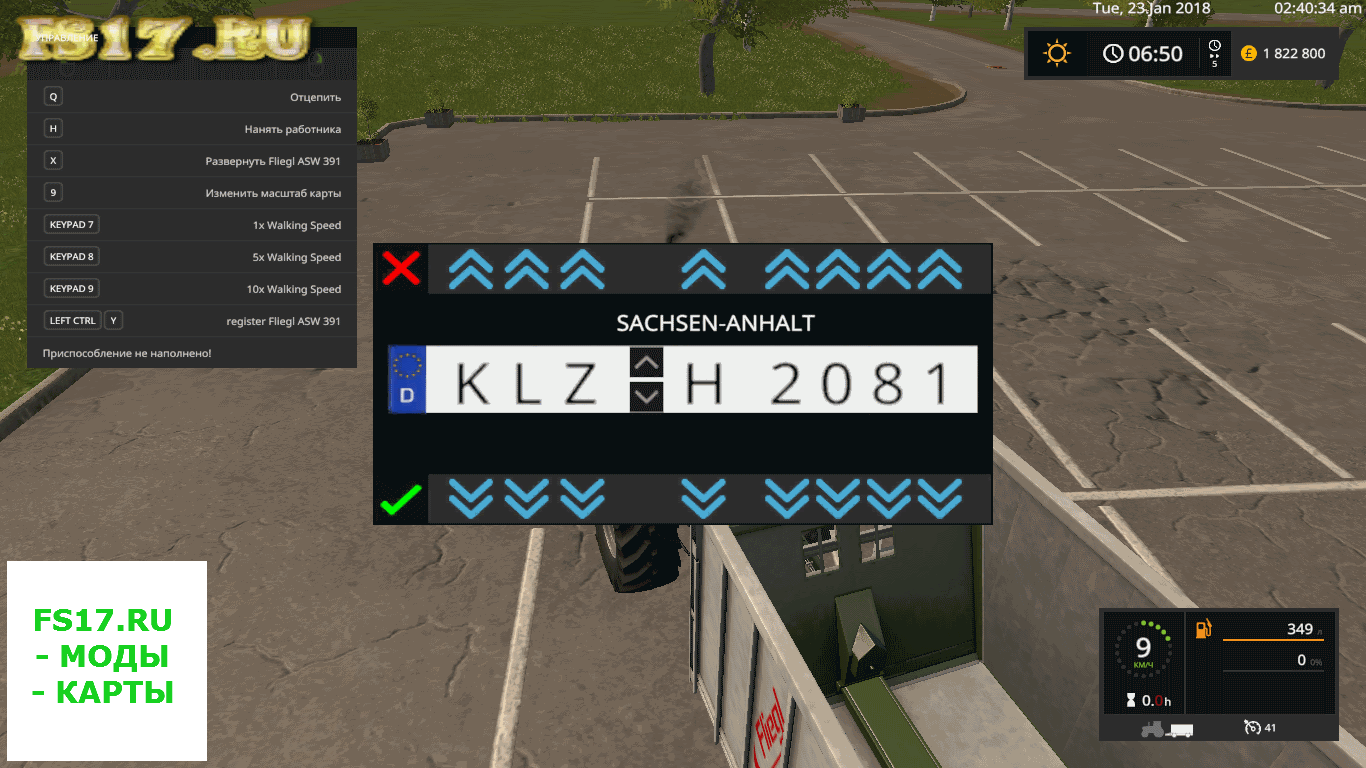This screenshot has height=768, width=1366.
Task: Decrease the plate digit 2 with down arrow
Action: tap(787, 497)
